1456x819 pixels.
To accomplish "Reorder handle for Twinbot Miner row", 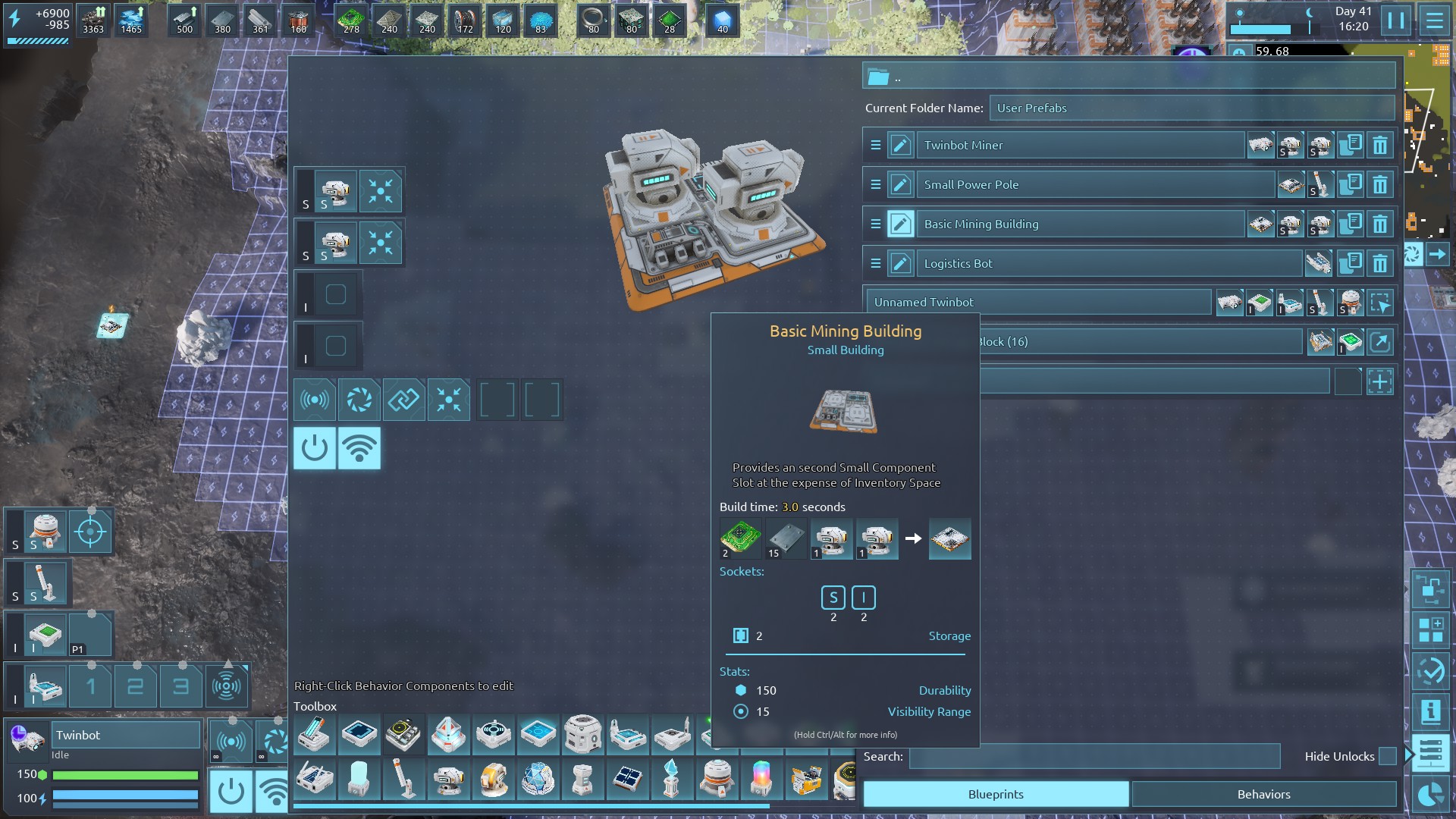I will point(875,145).
